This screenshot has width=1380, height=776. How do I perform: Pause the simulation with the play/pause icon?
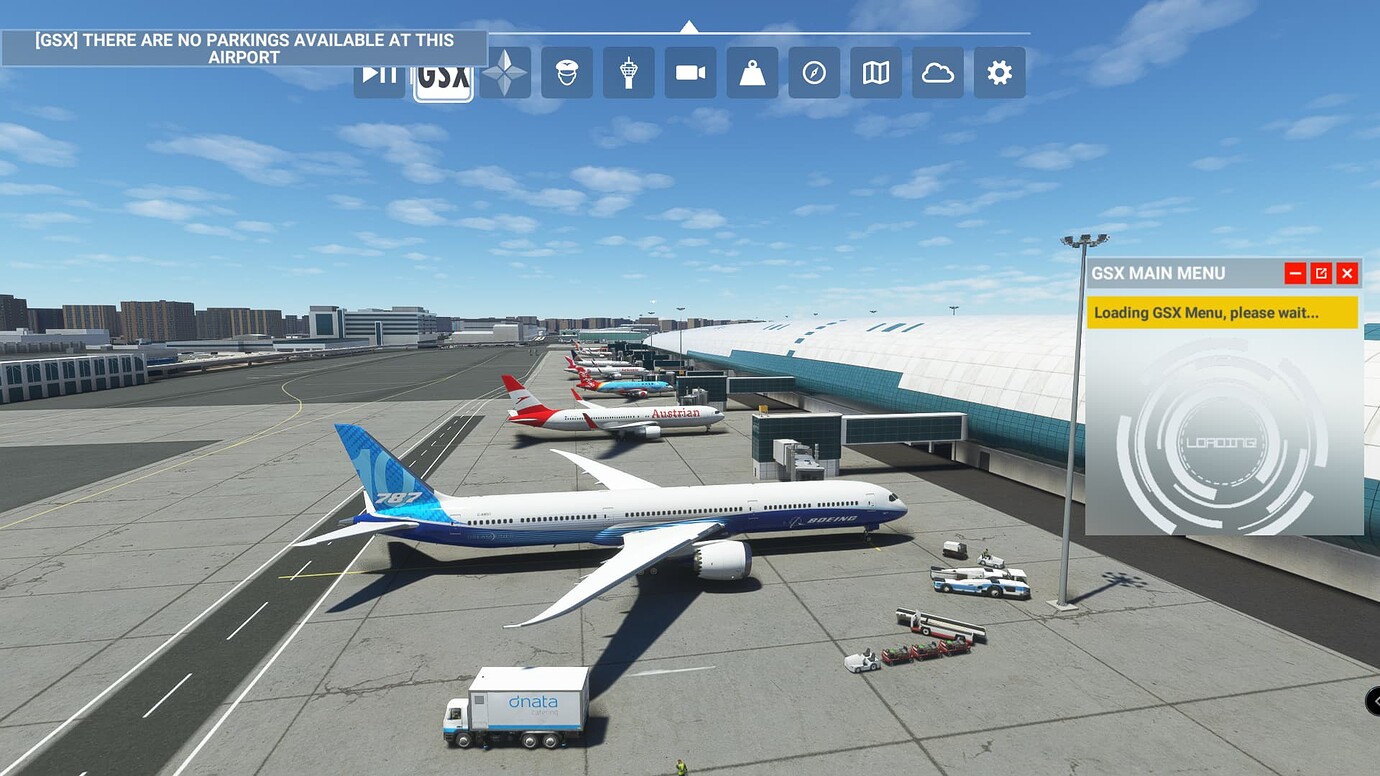point(378,72)
